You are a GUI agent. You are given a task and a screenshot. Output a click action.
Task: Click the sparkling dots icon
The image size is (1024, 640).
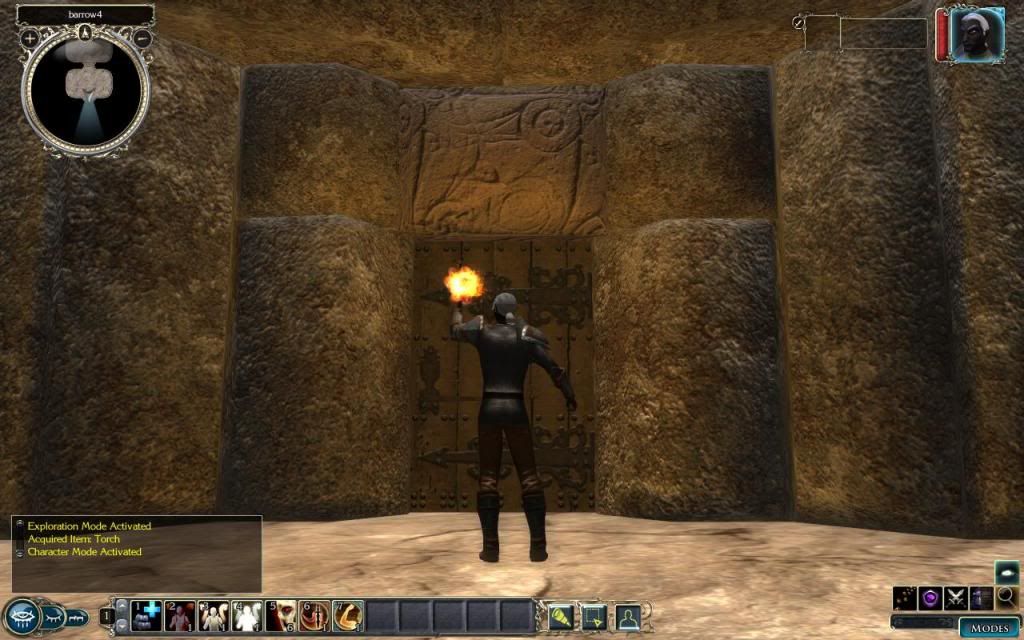[905, 598]
